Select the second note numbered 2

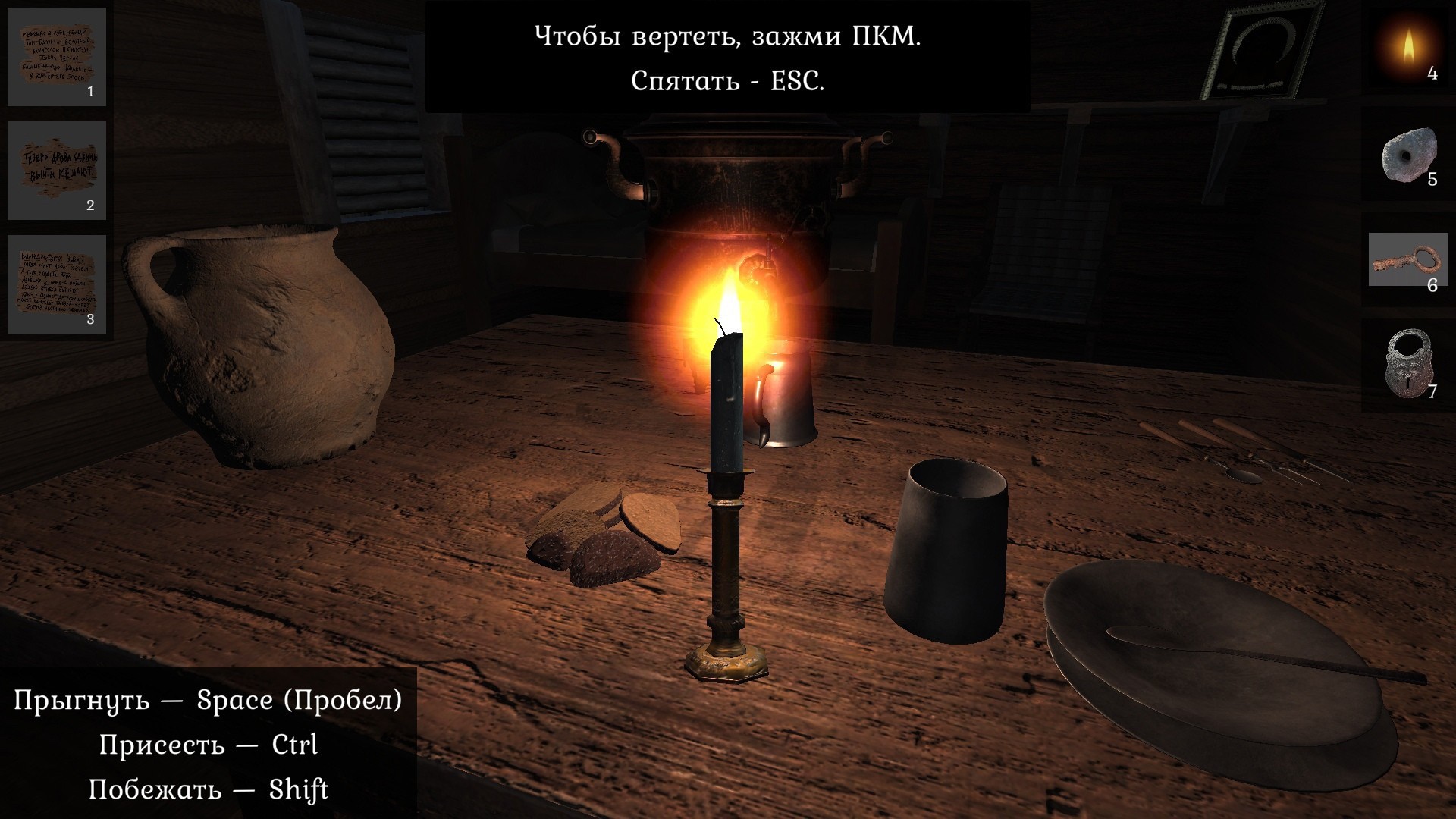(x=57, y=171)
